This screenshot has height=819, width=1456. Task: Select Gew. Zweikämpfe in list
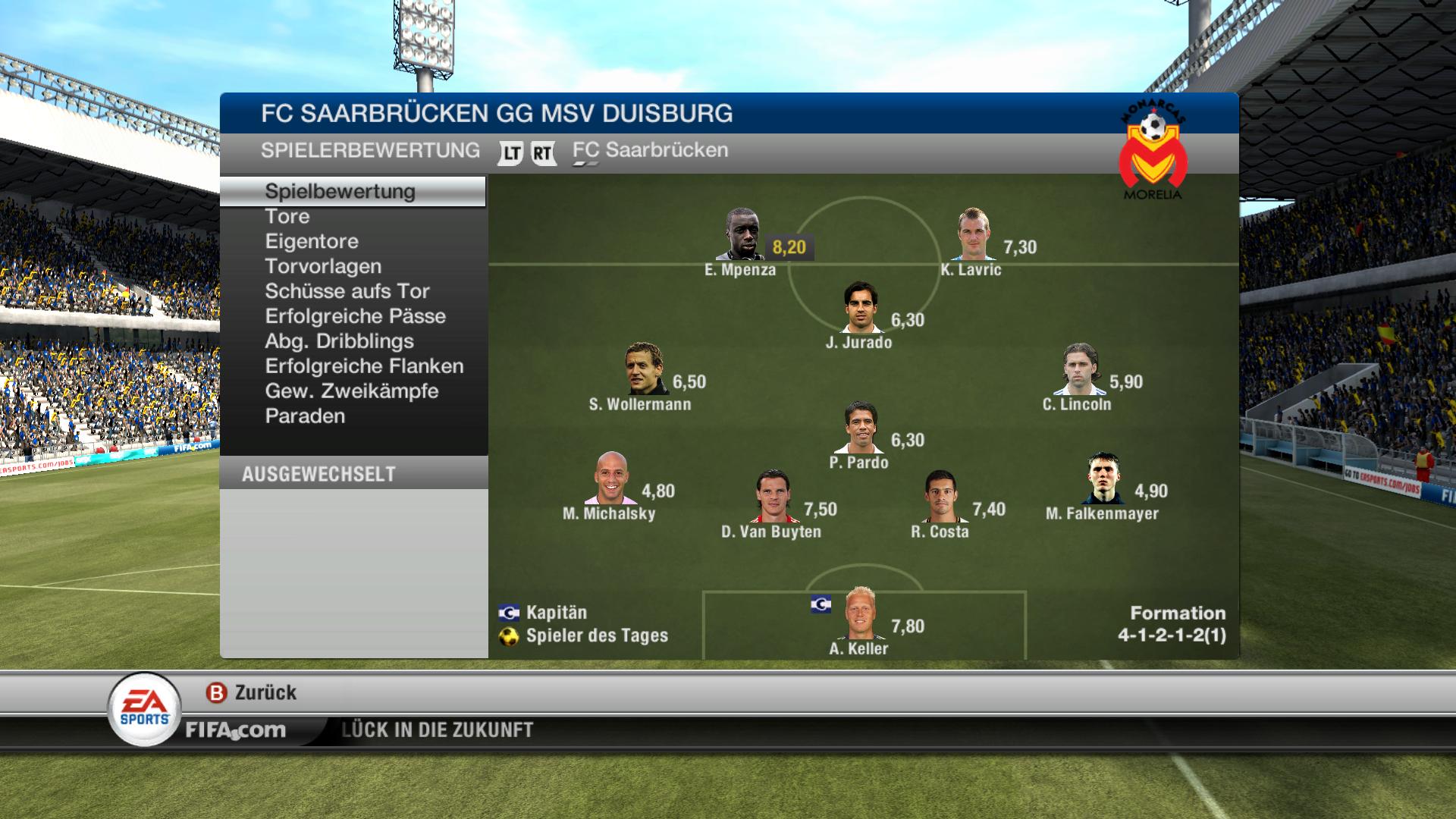coord(352,392)
